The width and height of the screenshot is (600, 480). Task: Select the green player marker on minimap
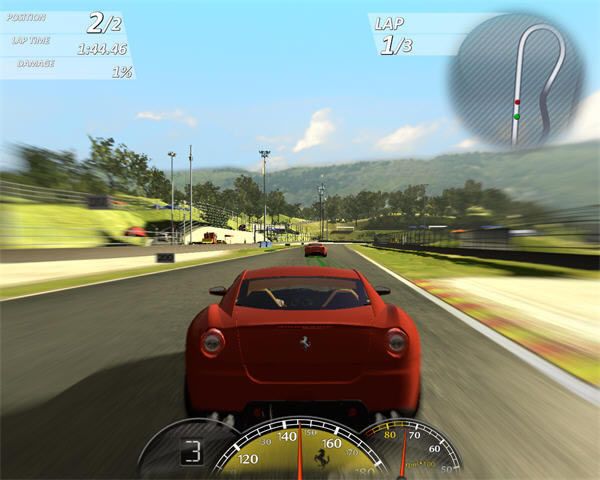tap(516, 117)
